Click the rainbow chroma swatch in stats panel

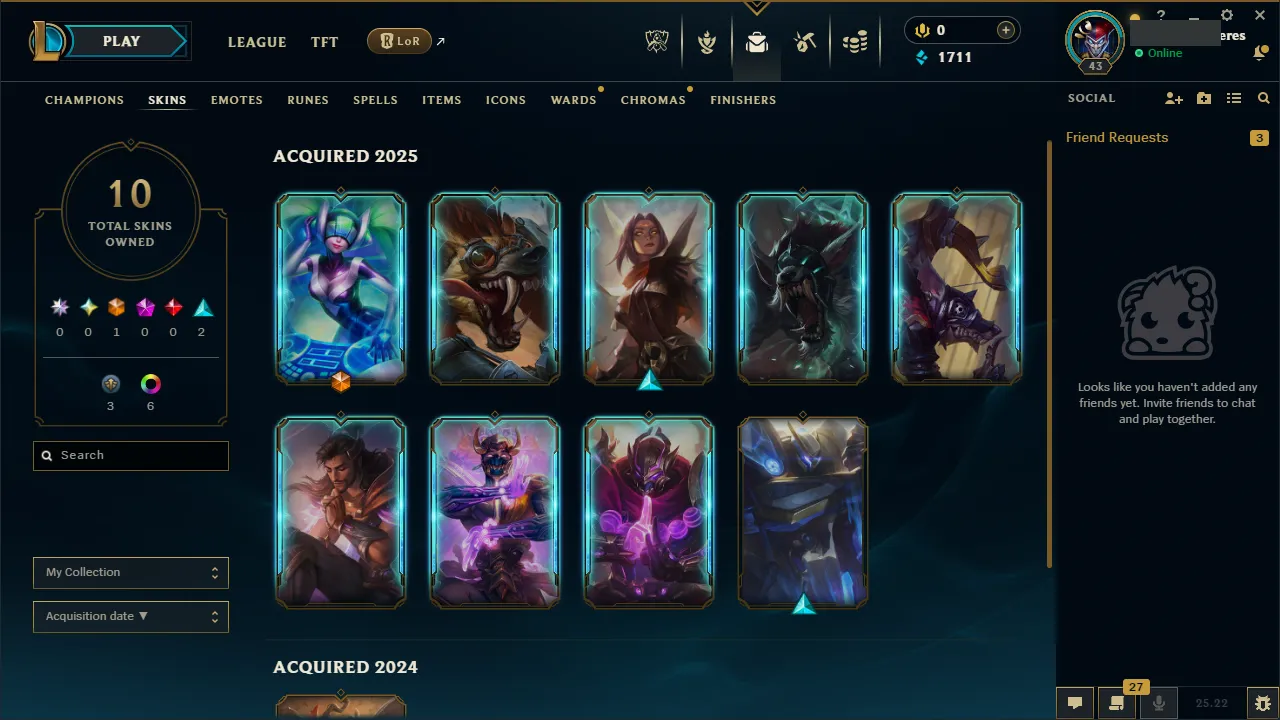pyautogui.click(x=150, y=383)
